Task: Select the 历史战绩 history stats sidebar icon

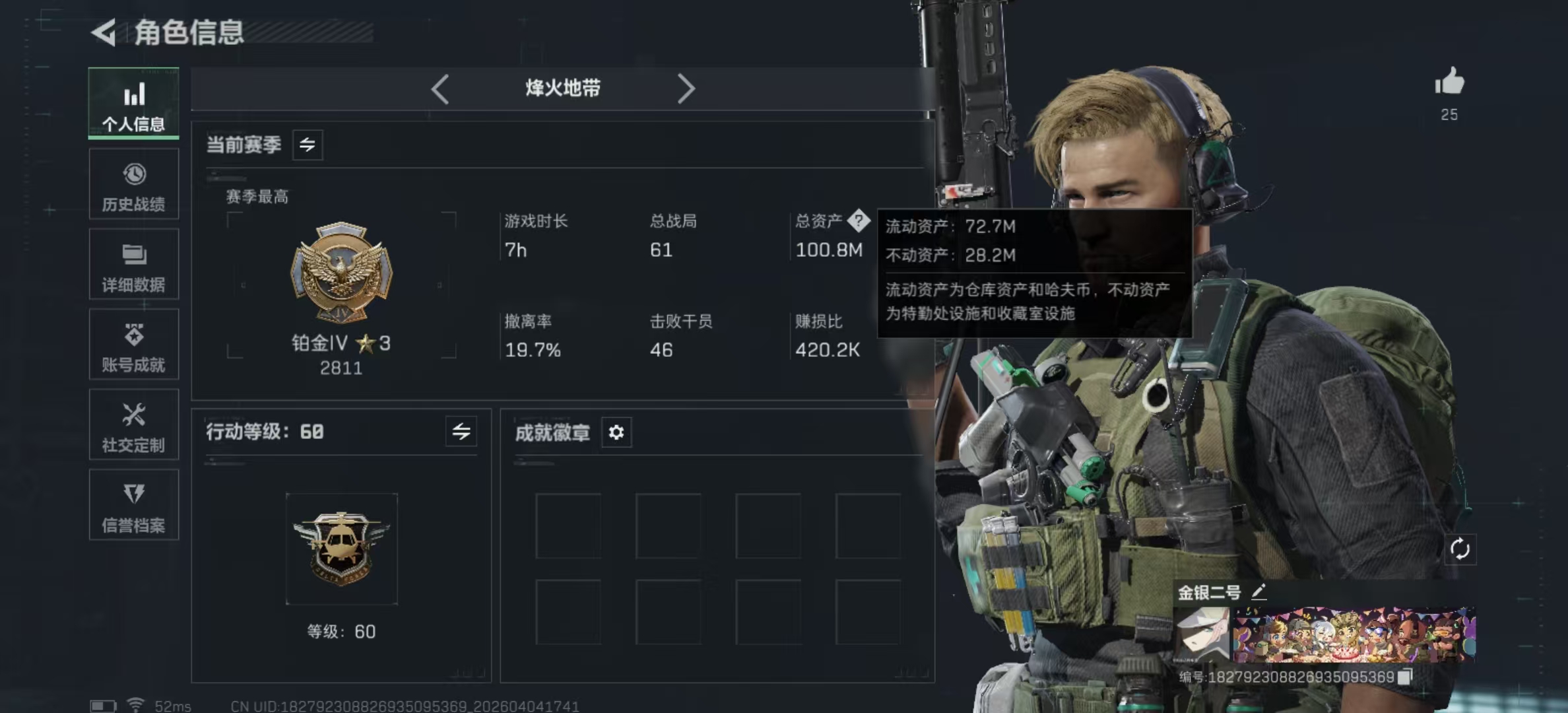Action: tap(134, 185)
